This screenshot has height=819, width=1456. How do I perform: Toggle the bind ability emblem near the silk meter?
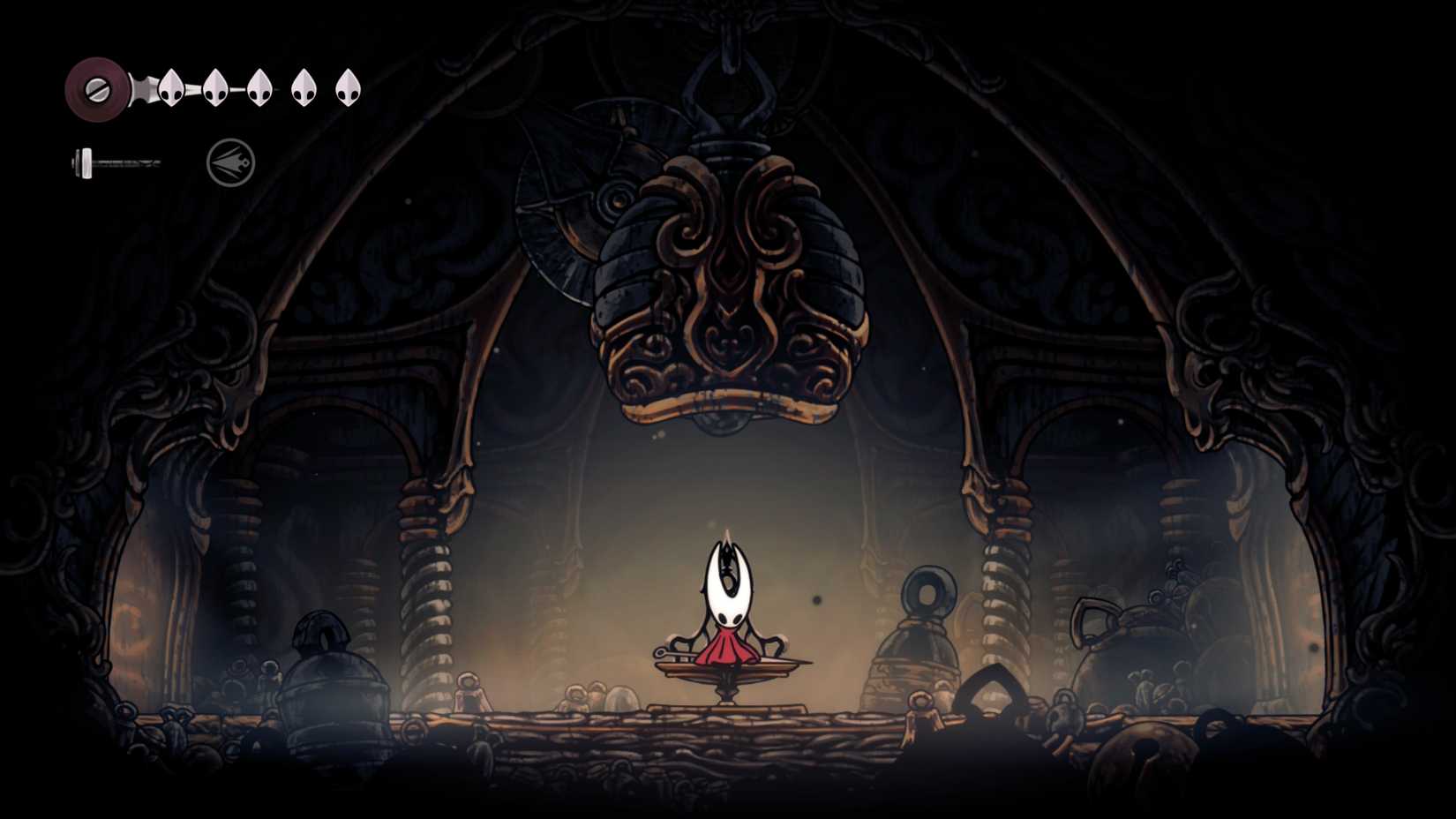pos(228,161)
